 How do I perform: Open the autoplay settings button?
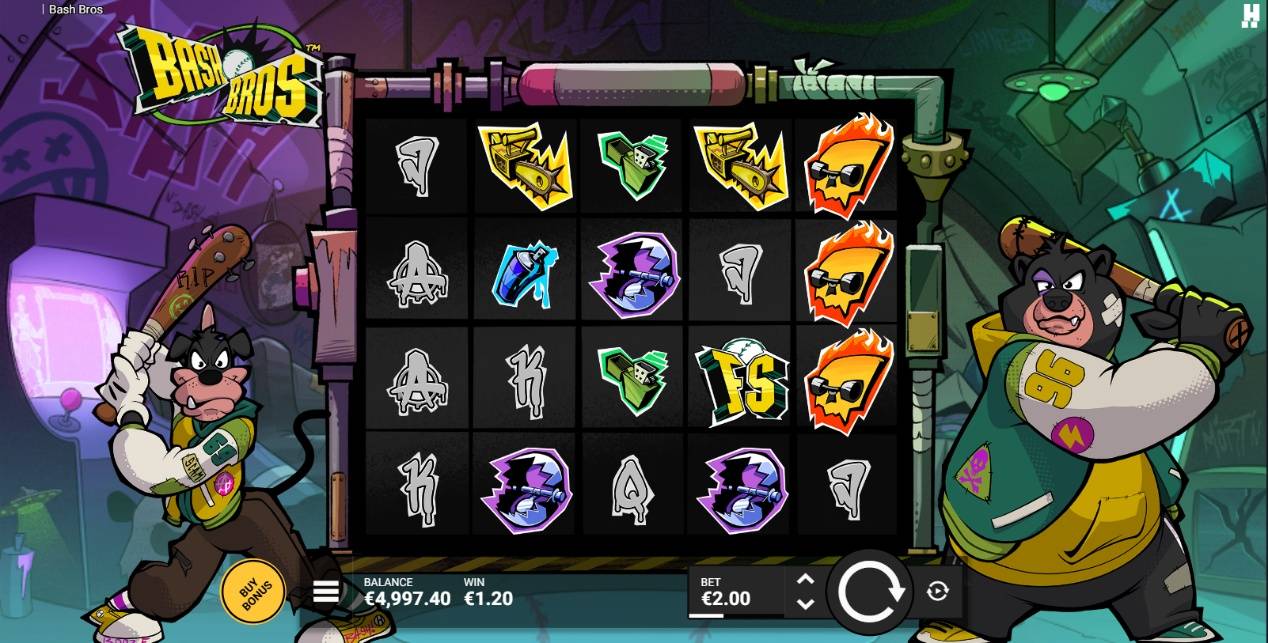[937, 592]
